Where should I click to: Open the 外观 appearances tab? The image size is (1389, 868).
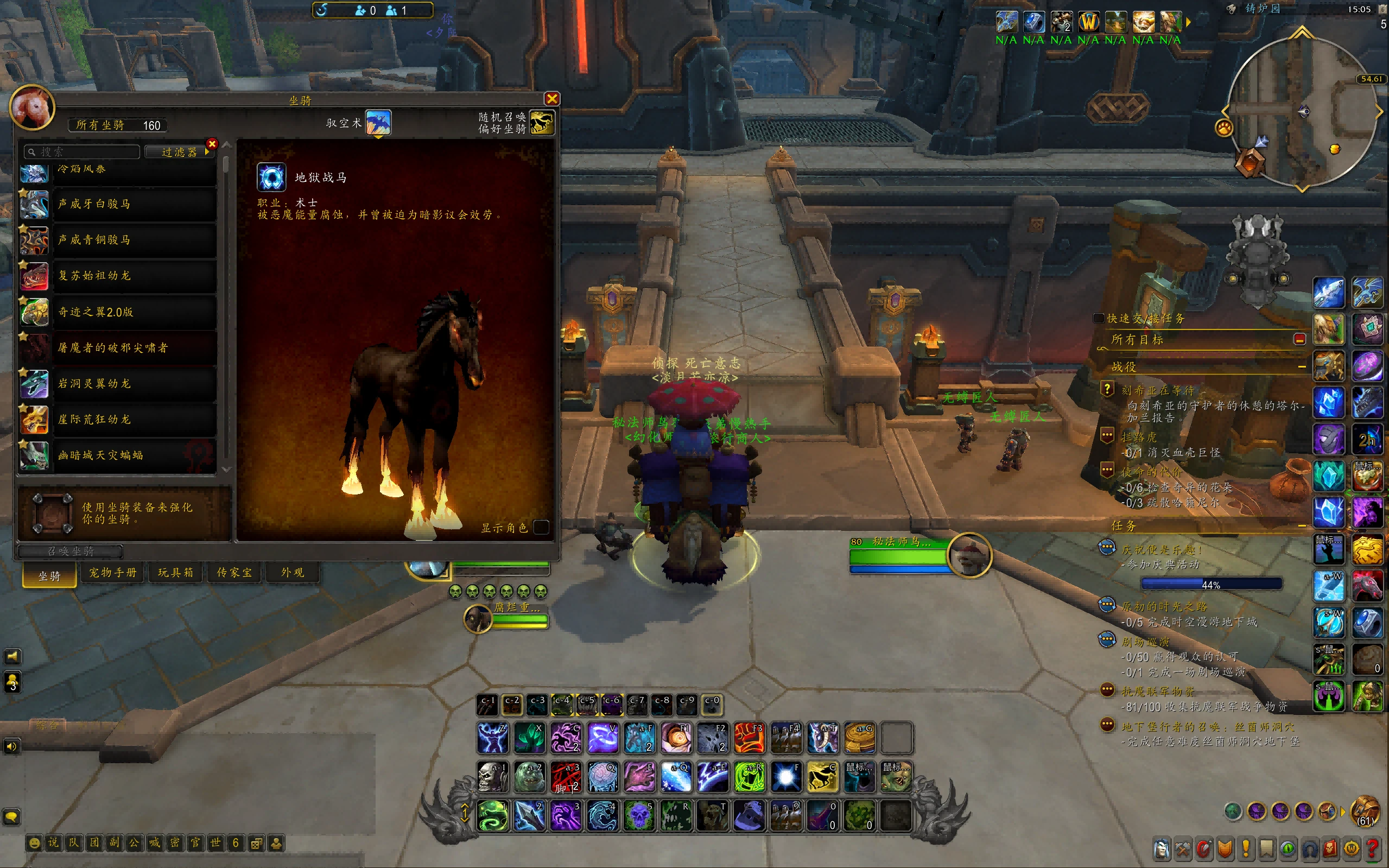click(x=292, y=573)
